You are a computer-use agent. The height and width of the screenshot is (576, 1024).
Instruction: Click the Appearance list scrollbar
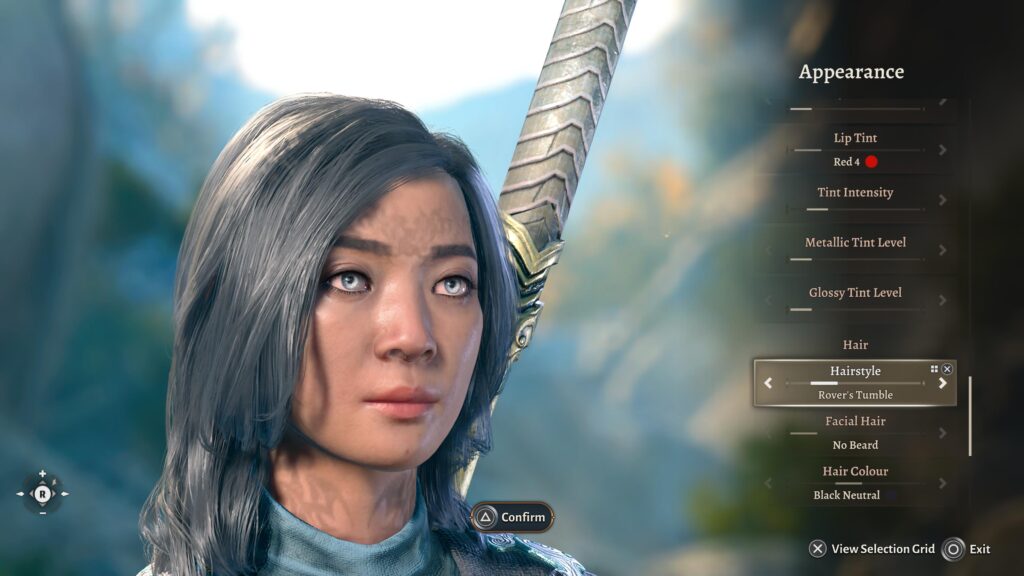969,416
